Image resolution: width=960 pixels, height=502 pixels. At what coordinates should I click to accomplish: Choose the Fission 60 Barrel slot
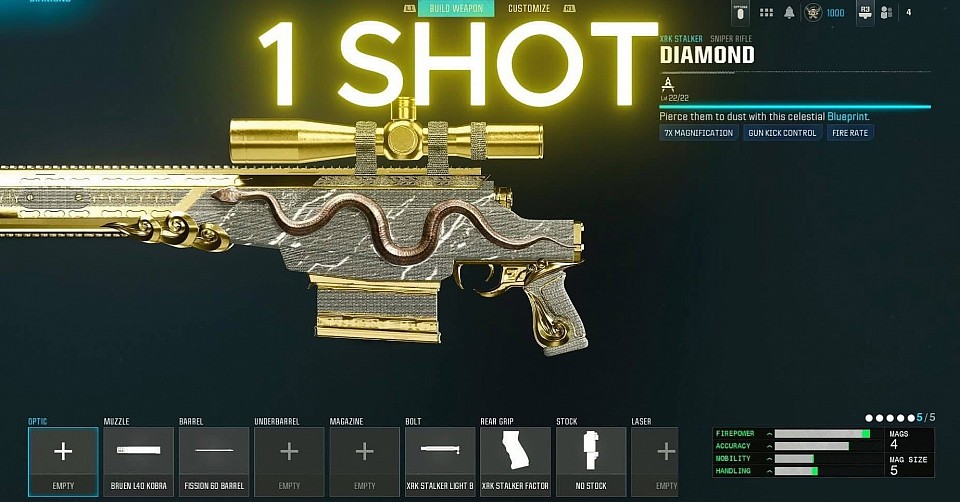pyautogui.click(x=214, y=460)
